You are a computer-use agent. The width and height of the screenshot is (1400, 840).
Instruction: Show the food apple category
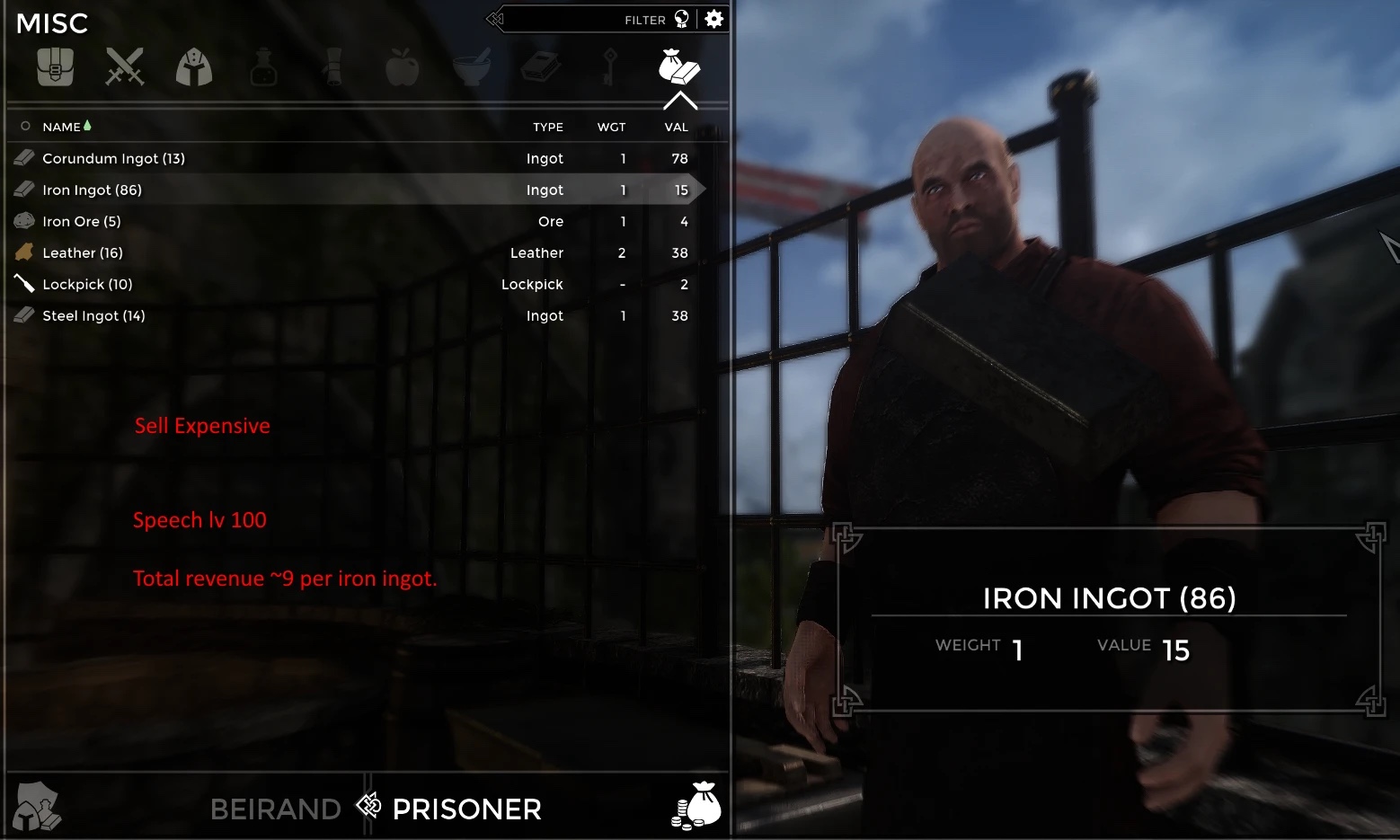(x=403, y=67)
